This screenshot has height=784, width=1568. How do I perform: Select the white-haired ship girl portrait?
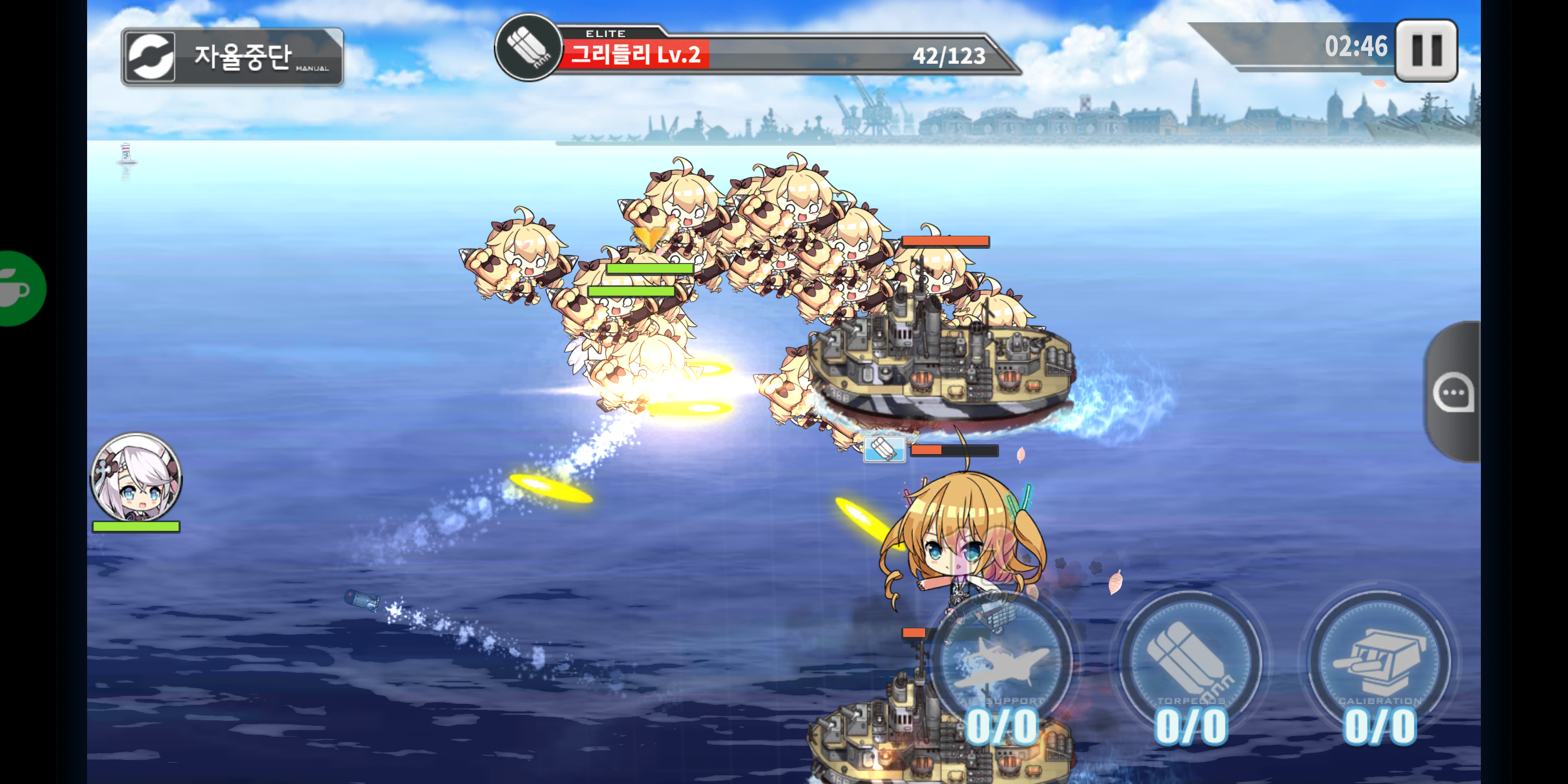tap(136, 477)
